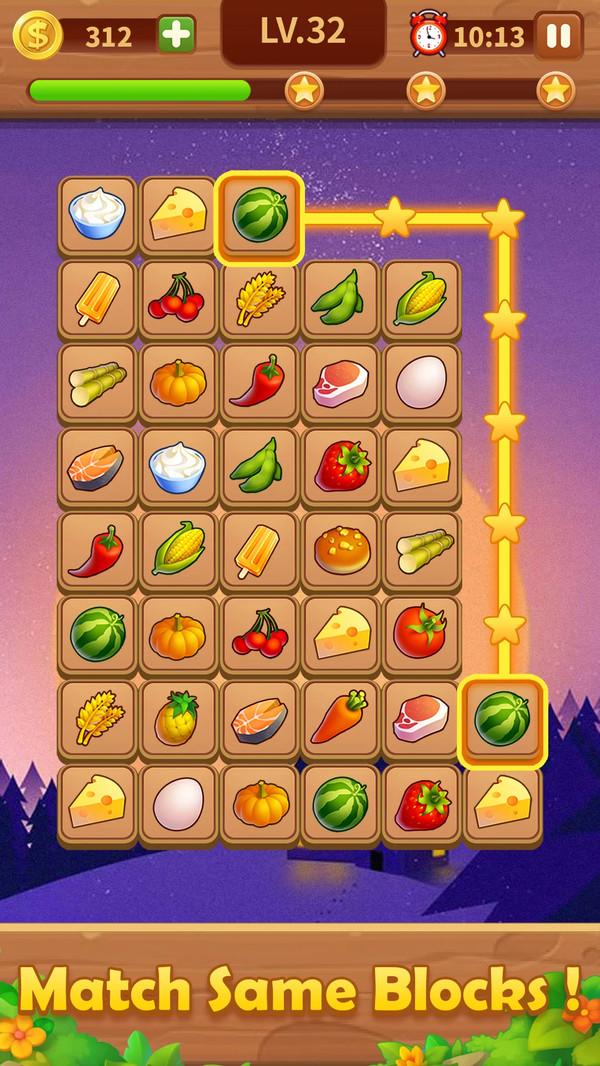
Task: Choose the pineapple tile
Action: coord(178,717)
